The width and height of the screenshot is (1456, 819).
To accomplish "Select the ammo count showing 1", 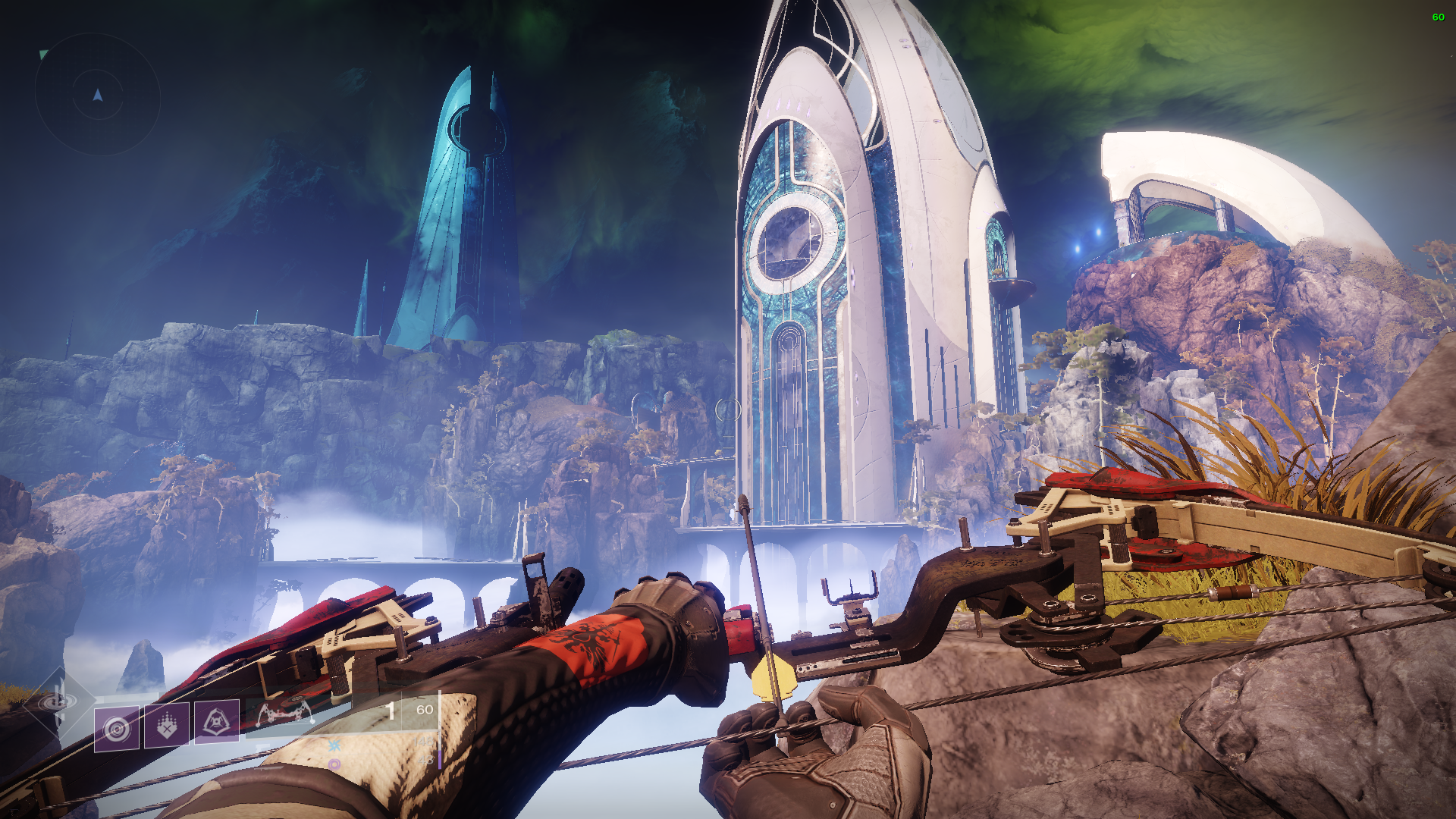I will click(391, 711).
